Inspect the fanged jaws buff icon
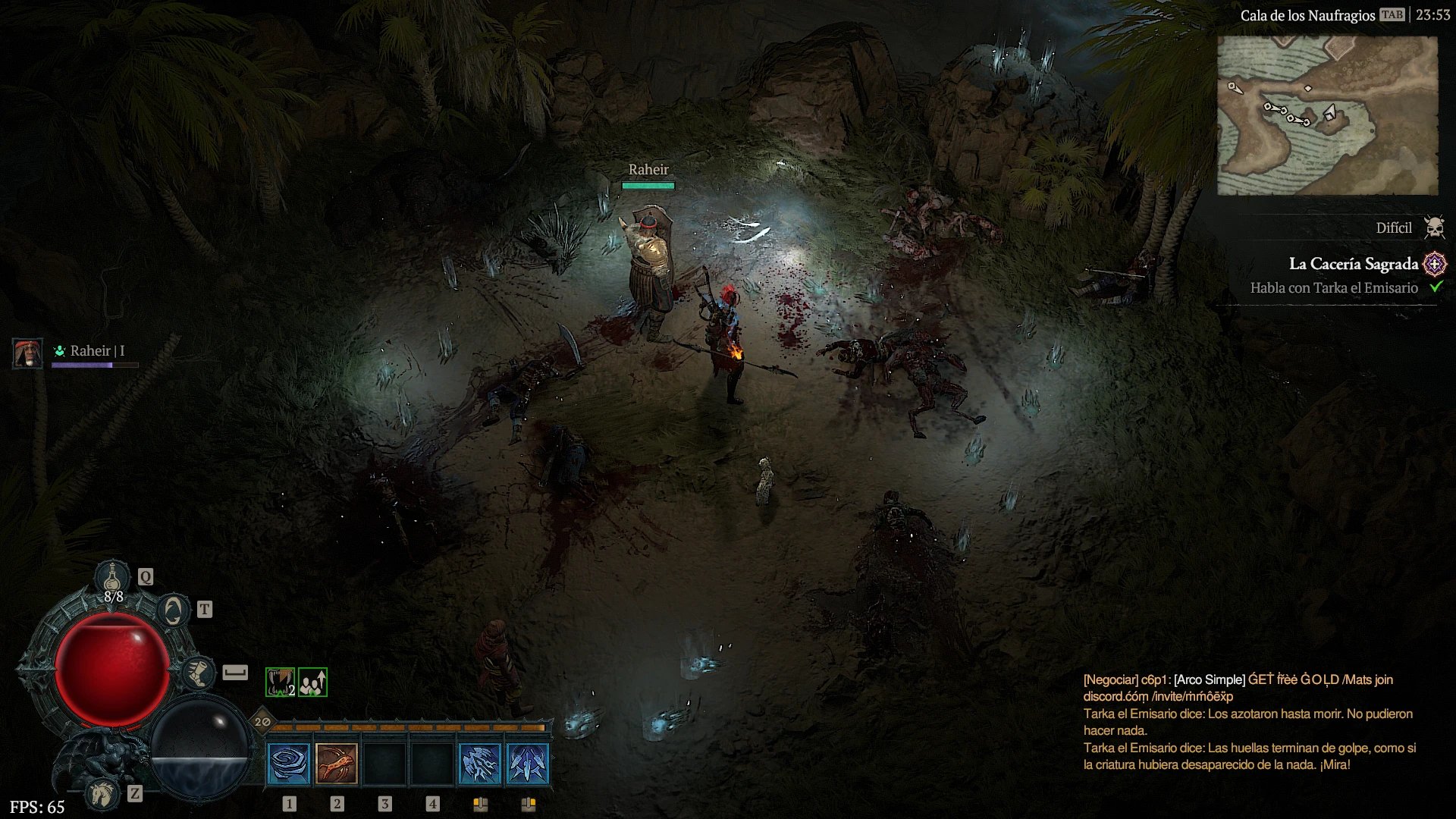 coord(280,682)
